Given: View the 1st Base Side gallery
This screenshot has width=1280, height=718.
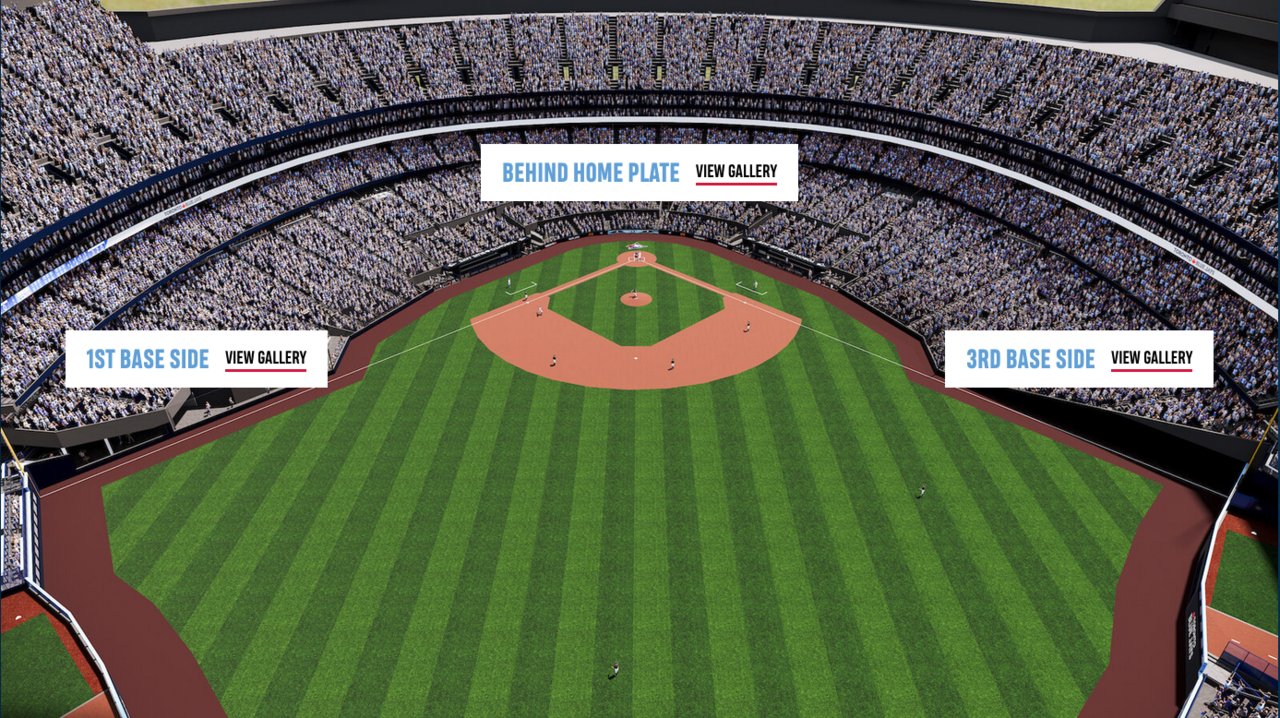Looking at the screenshot, I should pyautogui.click(x=265, y=358).
